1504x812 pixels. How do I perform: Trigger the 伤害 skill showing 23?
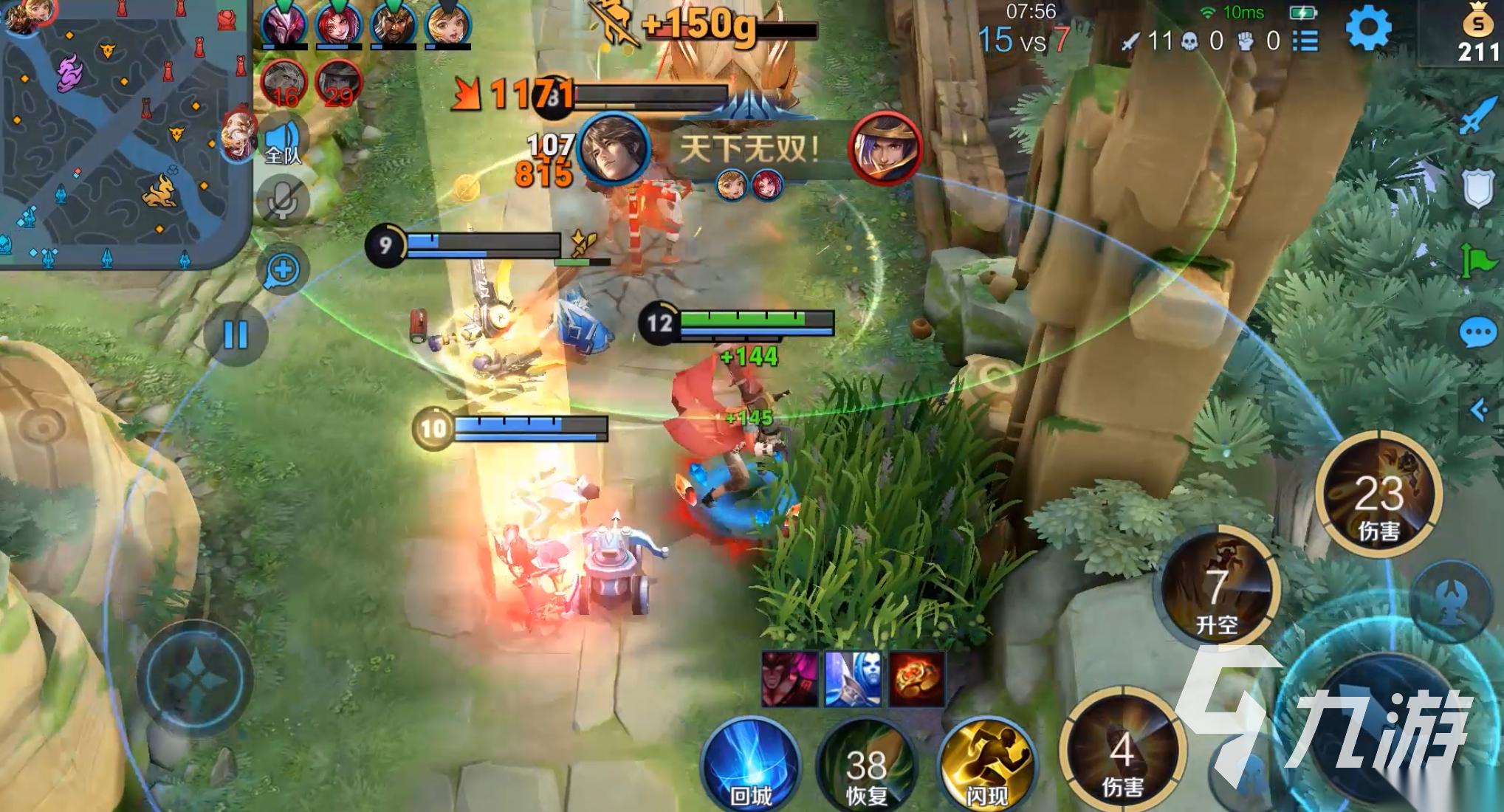[1378, 495]
